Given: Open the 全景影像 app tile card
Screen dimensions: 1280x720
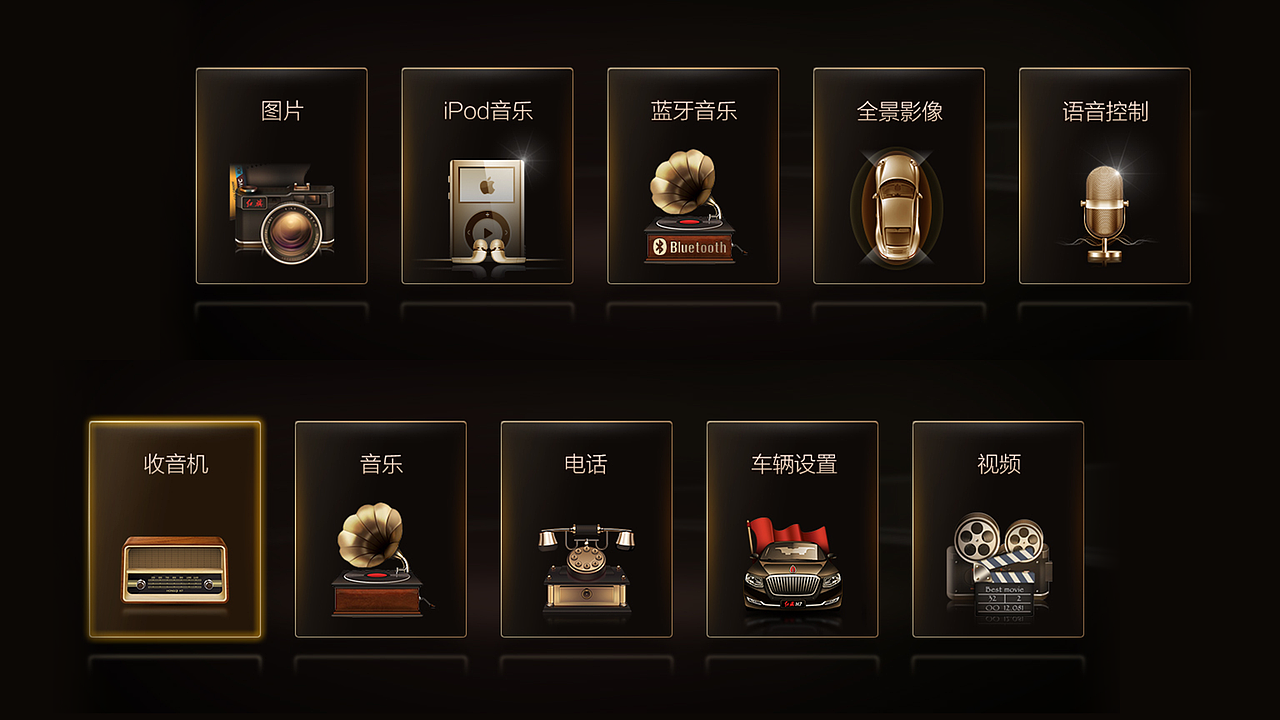Looking at the screenshot, I should click(897, 176).
